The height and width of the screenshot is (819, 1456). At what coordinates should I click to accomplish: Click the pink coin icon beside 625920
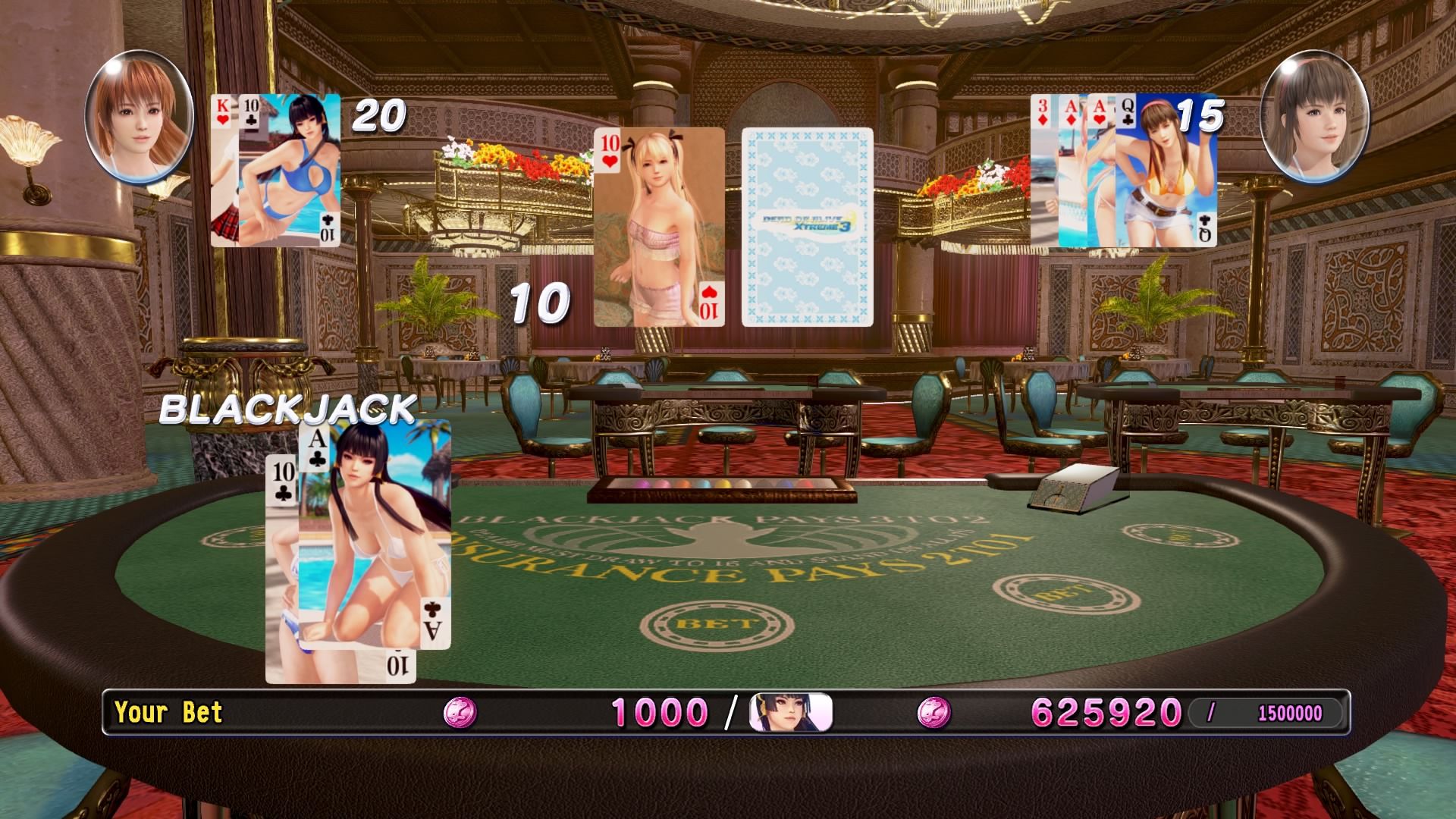[x=933, y=713]
